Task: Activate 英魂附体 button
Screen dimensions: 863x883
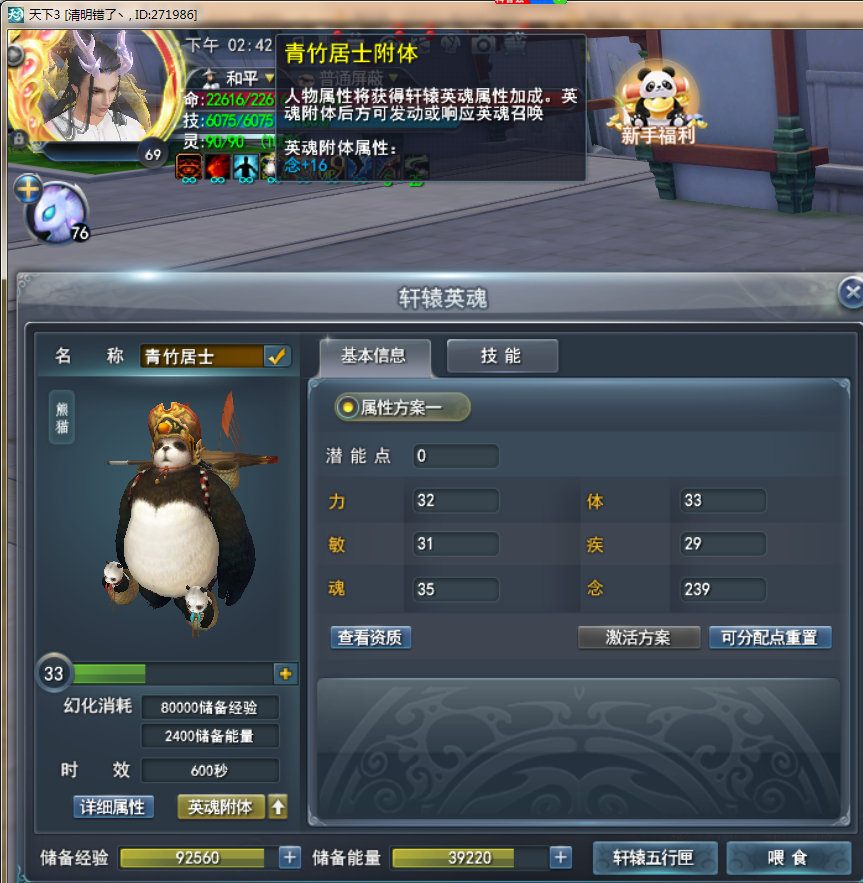Action: tap(220, 806)
